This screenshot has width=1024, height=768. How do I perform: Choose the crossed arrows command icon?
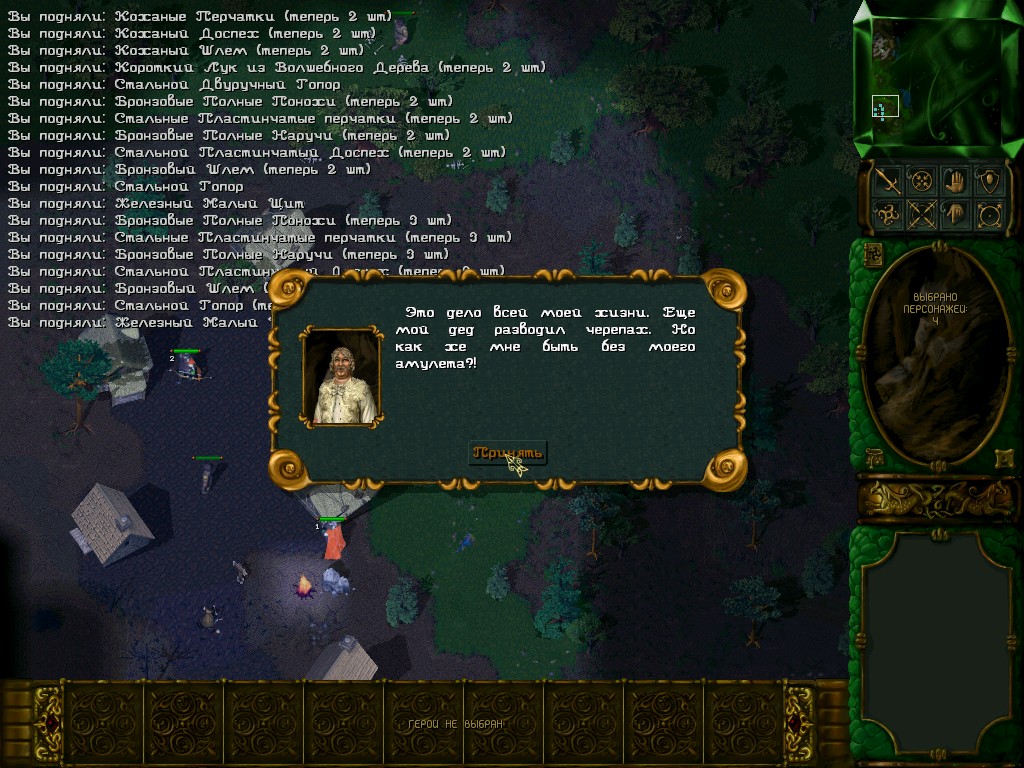coord(921,214)
